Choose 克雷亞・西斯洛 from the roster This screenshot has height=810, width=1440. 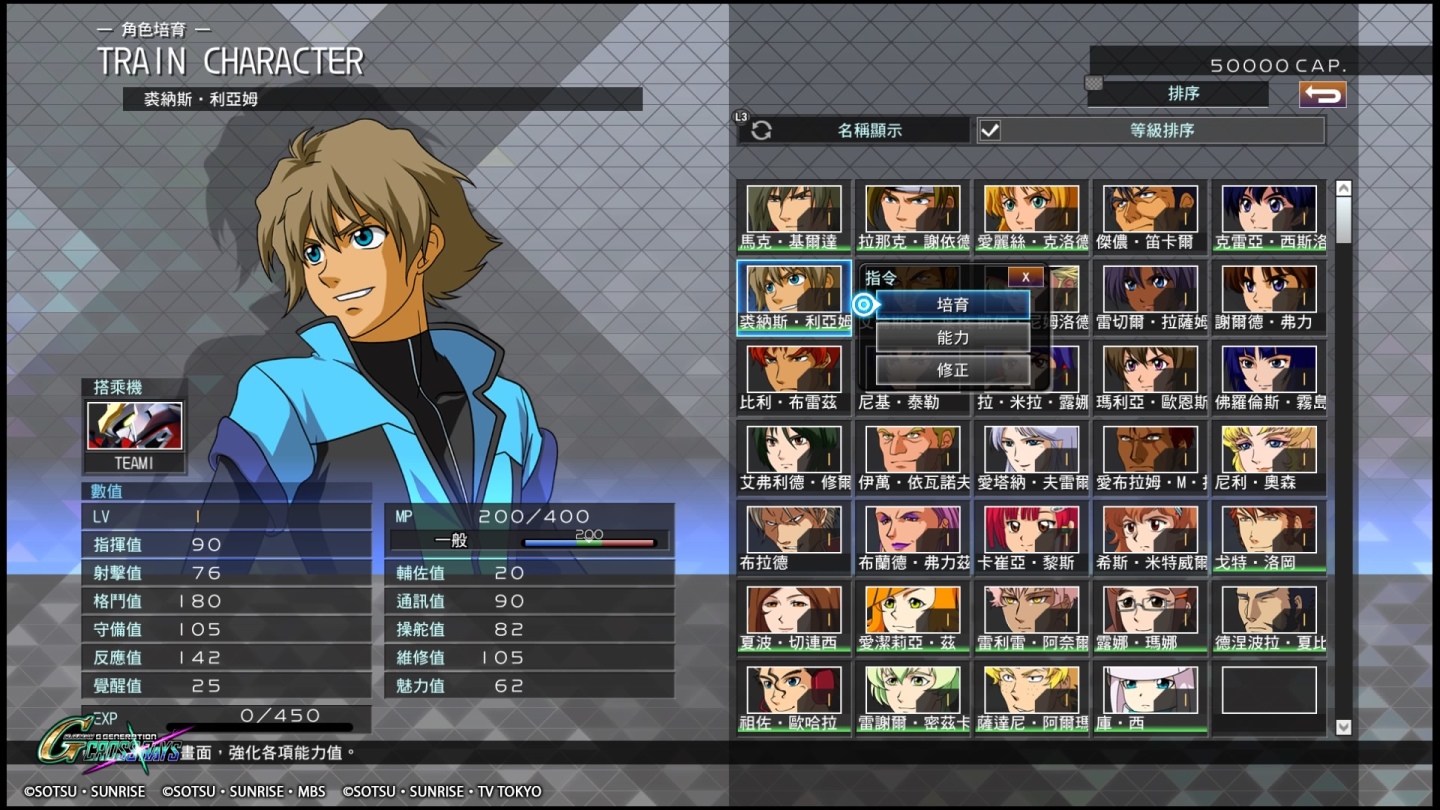1269,216
